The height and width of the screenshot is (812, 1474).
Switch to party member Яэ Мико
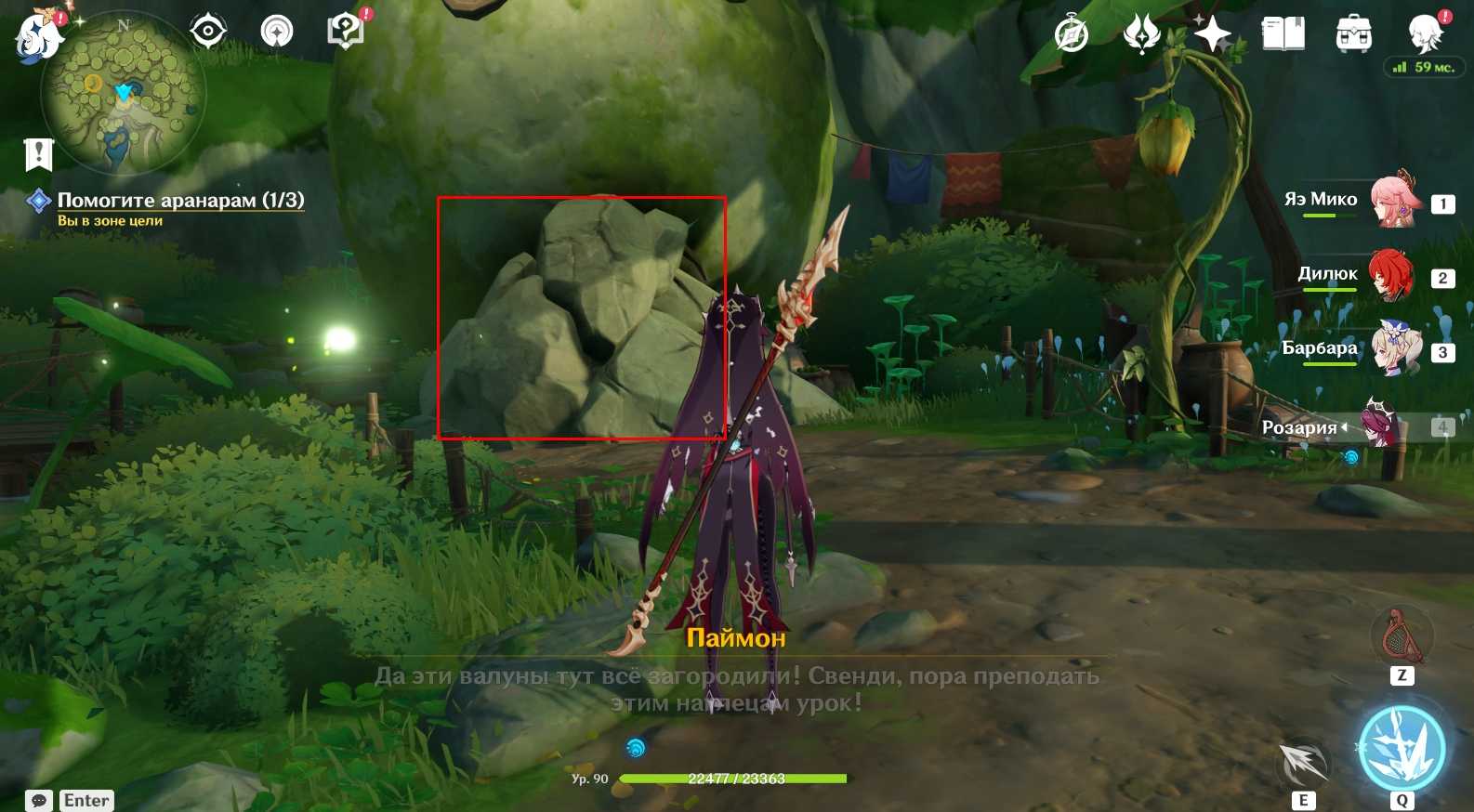(x=1391, y=201)
